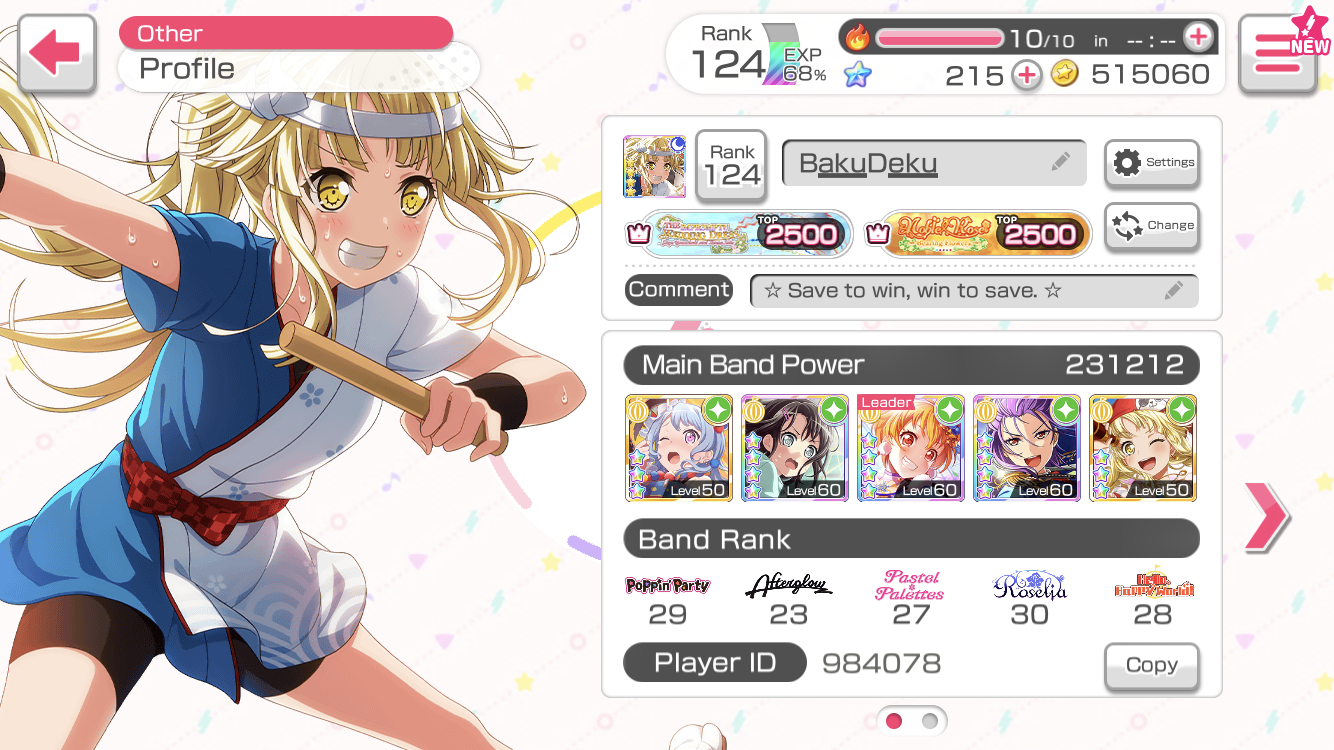Select the Leader card in the main band
The image size is (1334, 750).
[911, 448]
